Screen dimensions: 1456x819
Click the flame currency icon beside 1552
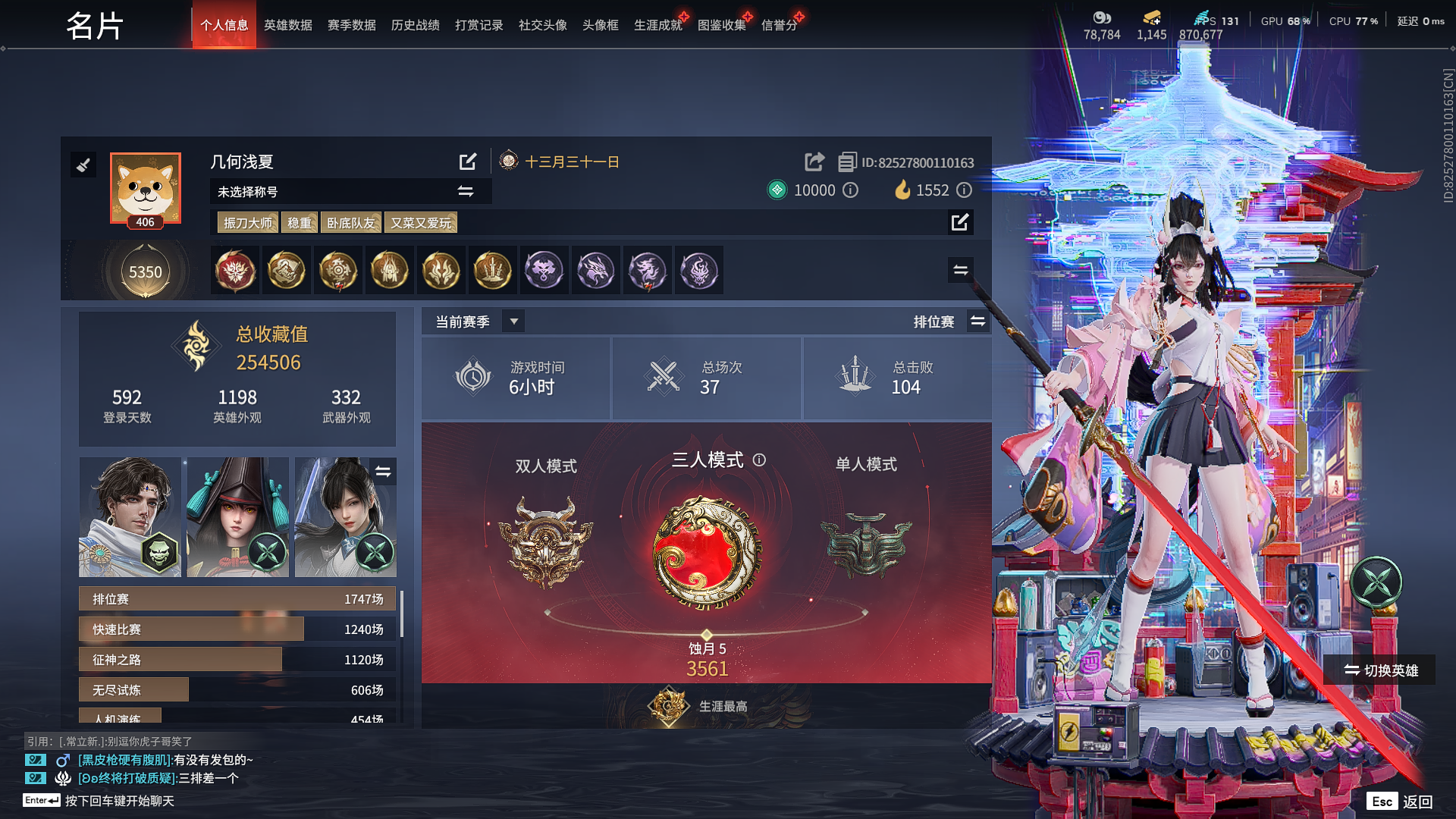pos(902,190)
